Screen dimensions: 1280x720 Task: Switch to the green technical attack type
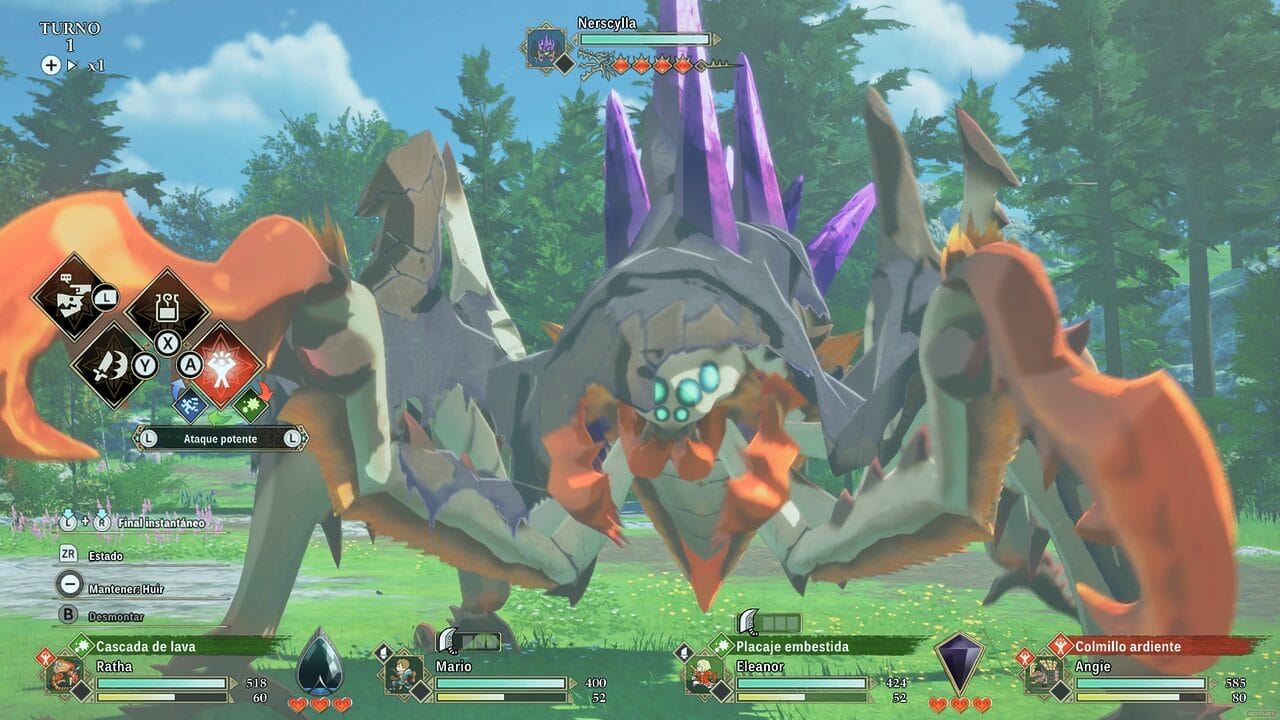pyautogui.click(x=250, y=404)
